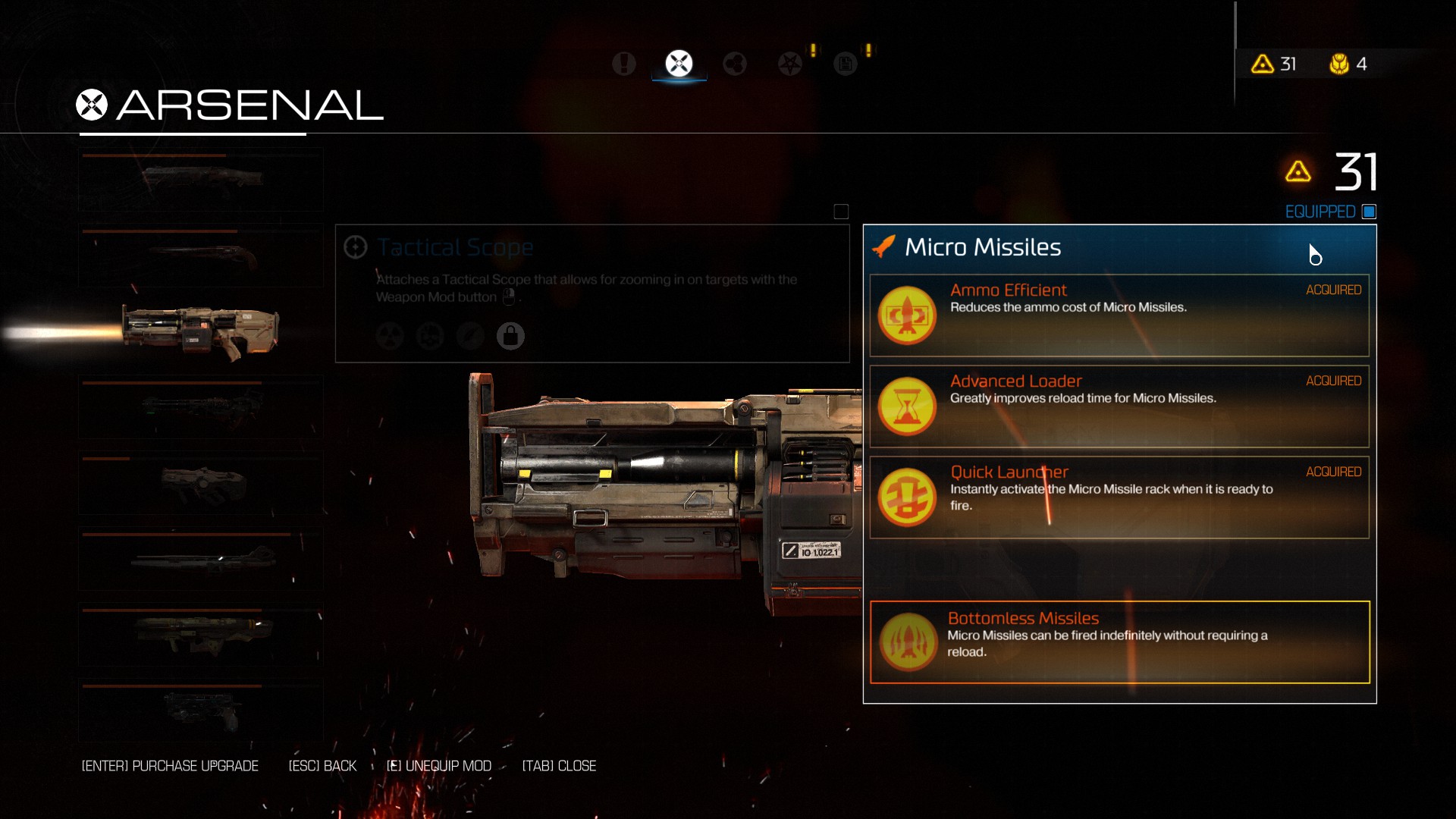
Task: Pick the plasma rifle thumbnail
Action: [201, 407]
